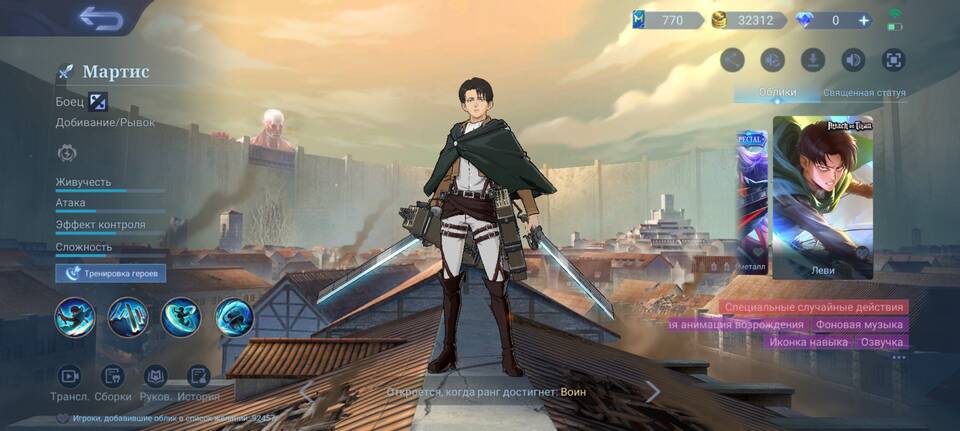Select the Фоновая музыка tag
The width and height of the screenshot is (960, 431).
(859, 325)
